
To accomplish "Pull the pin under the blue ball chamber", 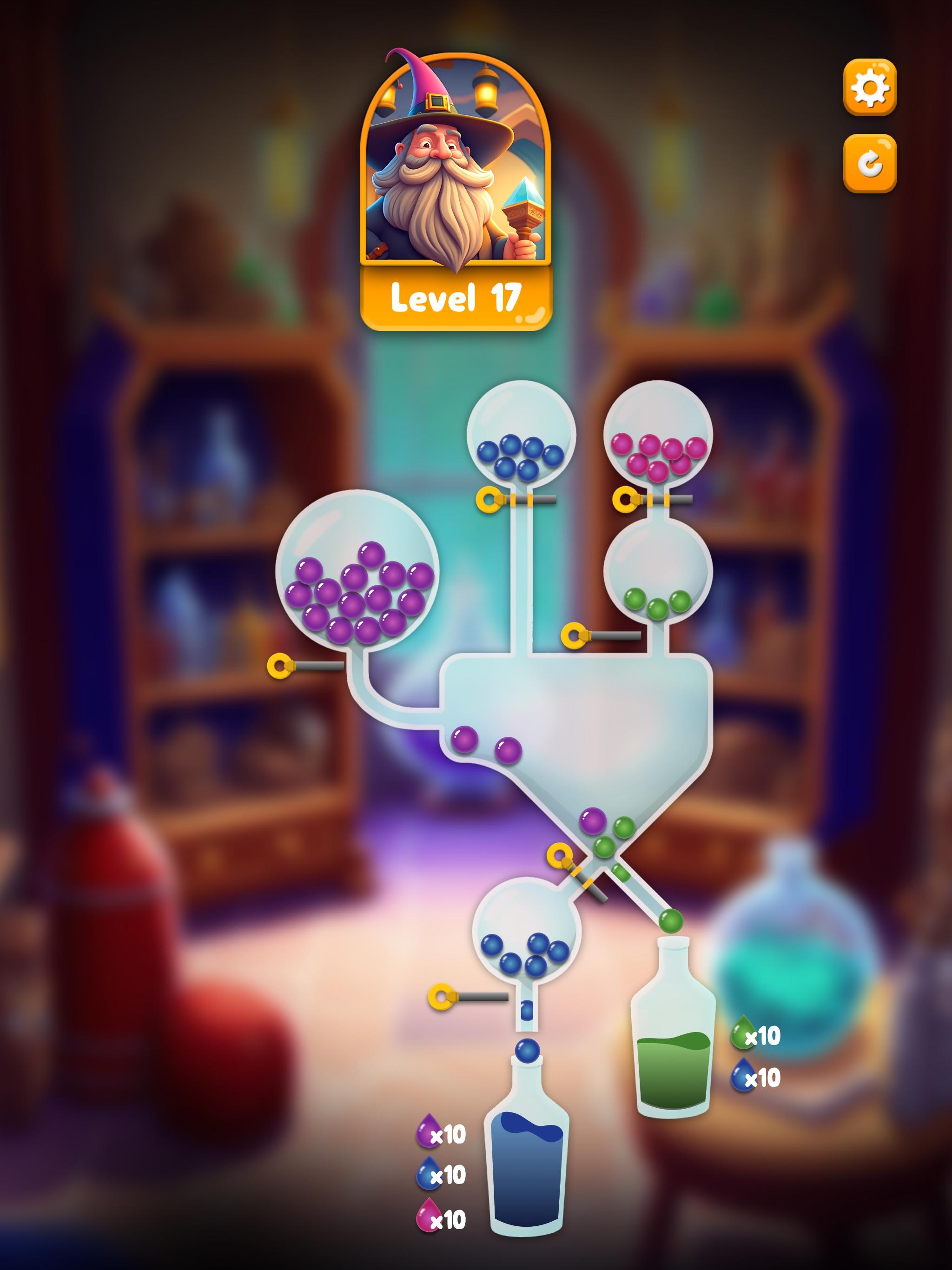I will point(489,500).
